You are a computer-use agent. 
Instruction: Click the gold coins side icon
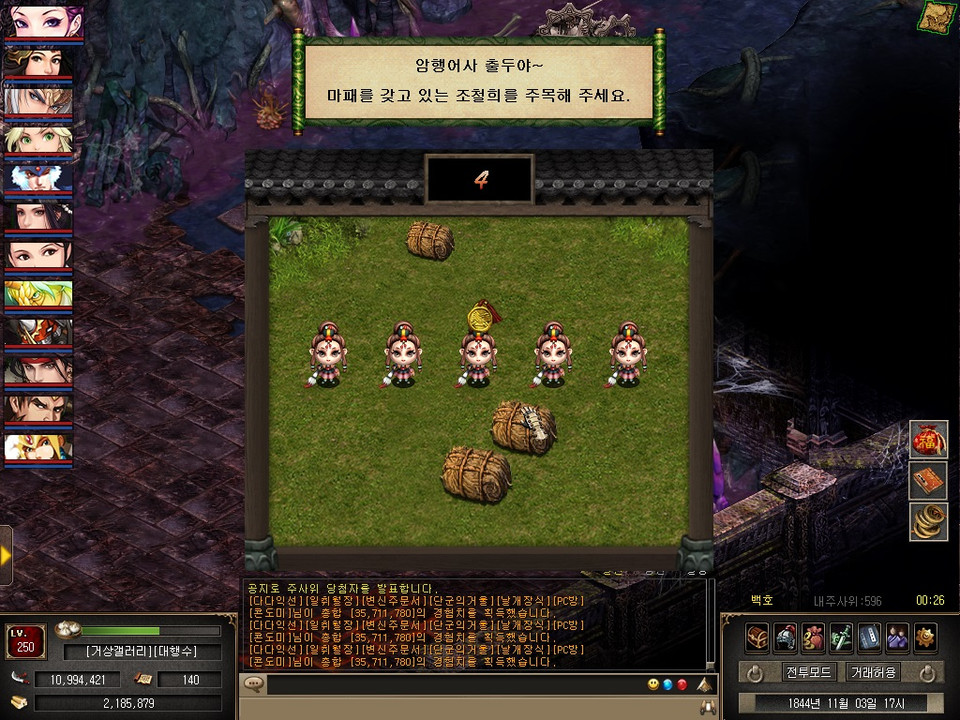[x=928, y=522]
